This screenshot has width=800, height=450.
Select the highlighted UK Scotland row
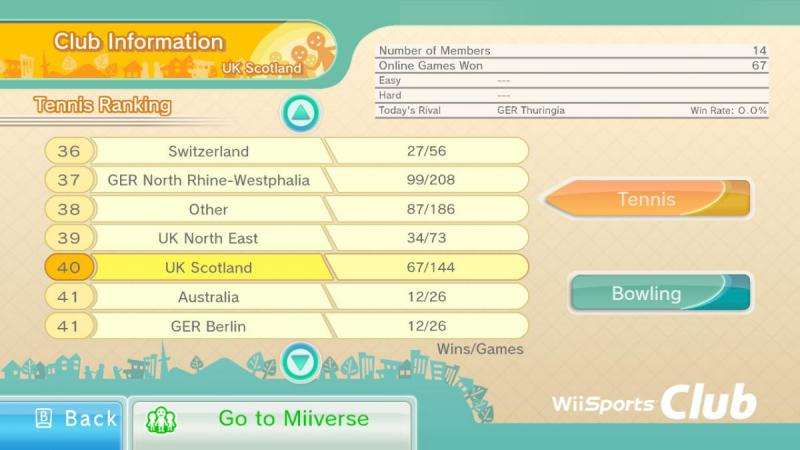pyautogui.click(x=286, y=268)
